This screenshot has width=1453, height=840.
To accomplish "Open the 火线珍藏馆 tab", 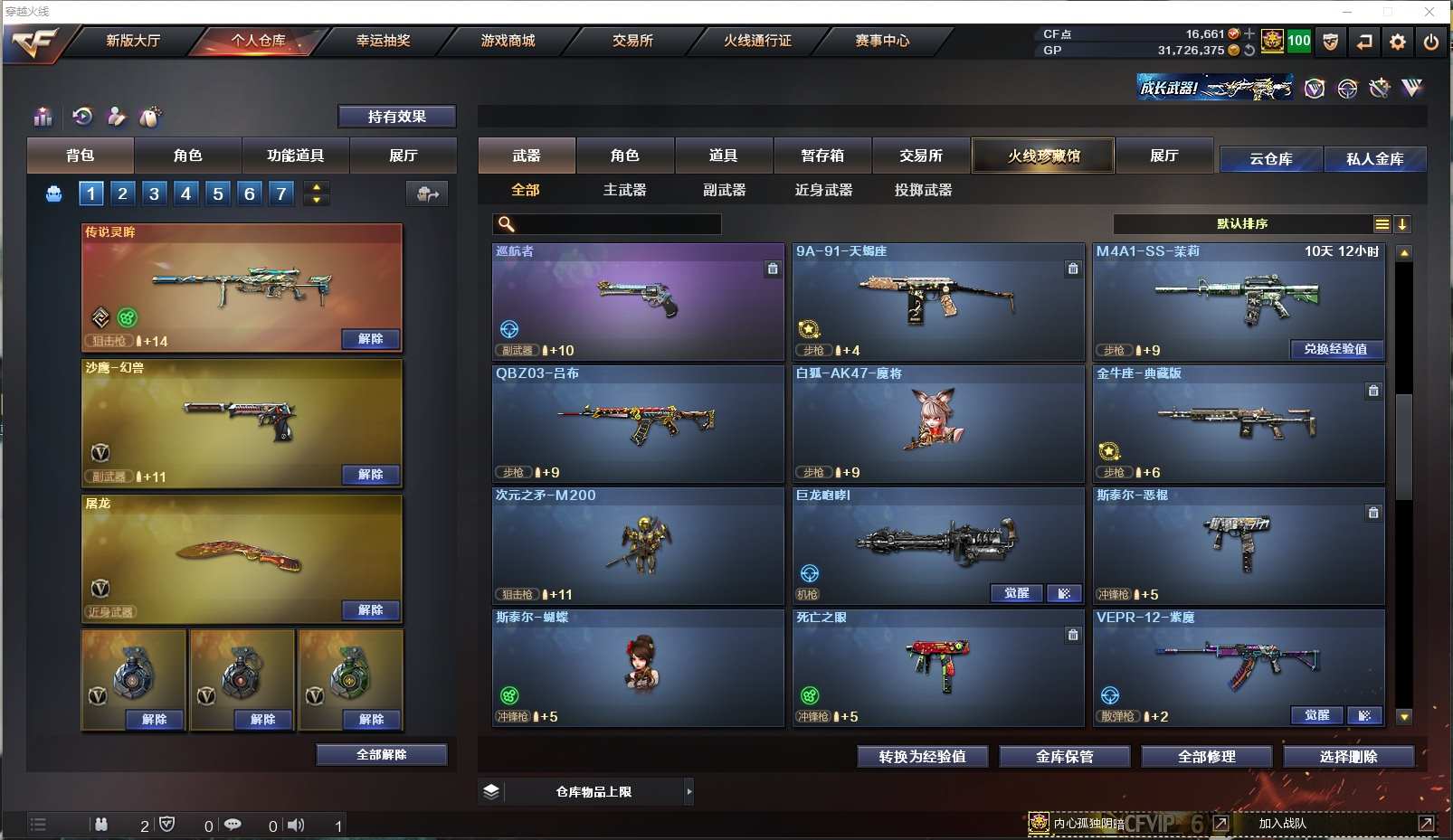I will (1043, 156).
